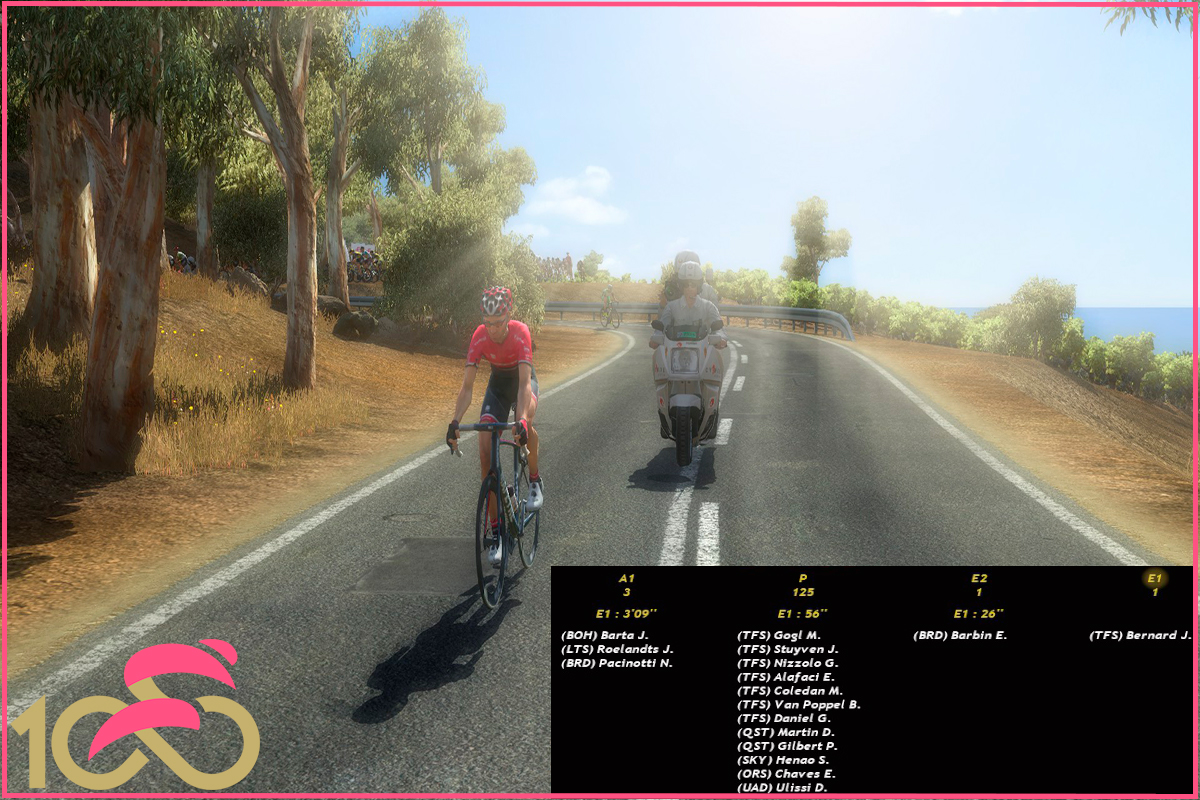Select rider Gogl M. in the peloton

778,635
